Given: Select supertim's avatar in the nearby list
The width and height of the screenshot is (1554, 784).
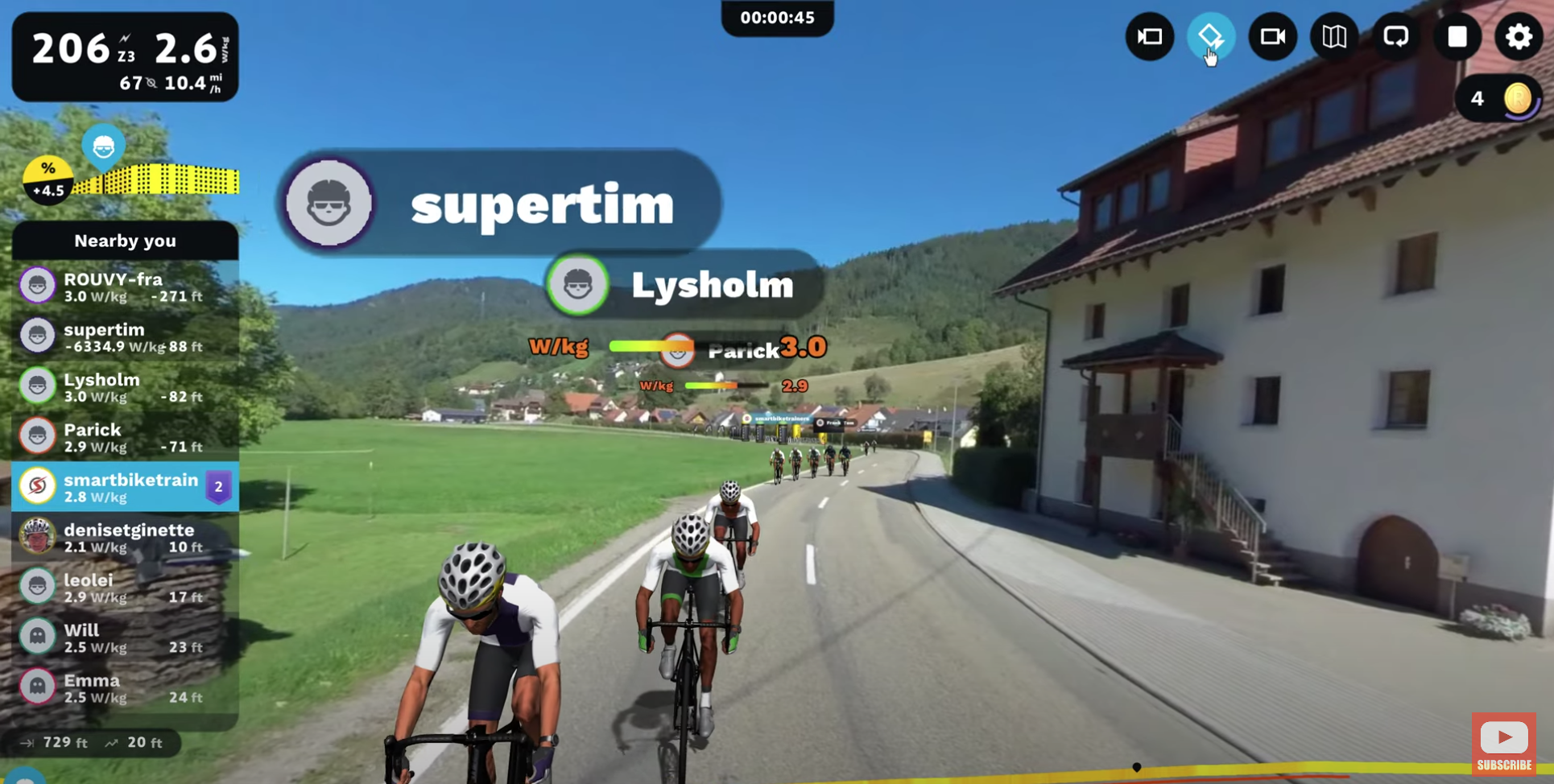Looking at the screenshot, I should pyautogui.click(x=38, y=336).
